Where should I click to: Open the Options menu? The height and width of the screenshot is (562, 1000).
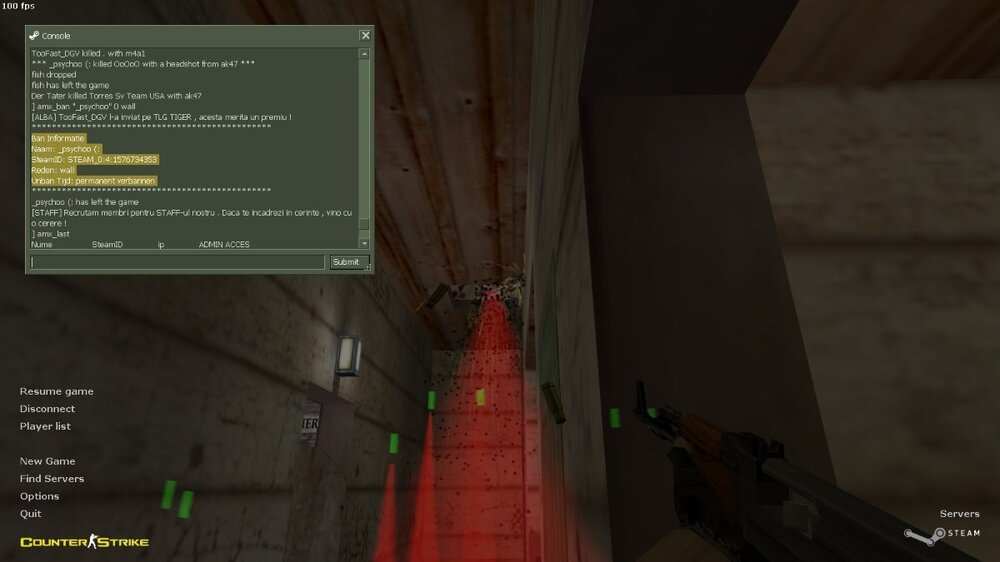[40, 496]
